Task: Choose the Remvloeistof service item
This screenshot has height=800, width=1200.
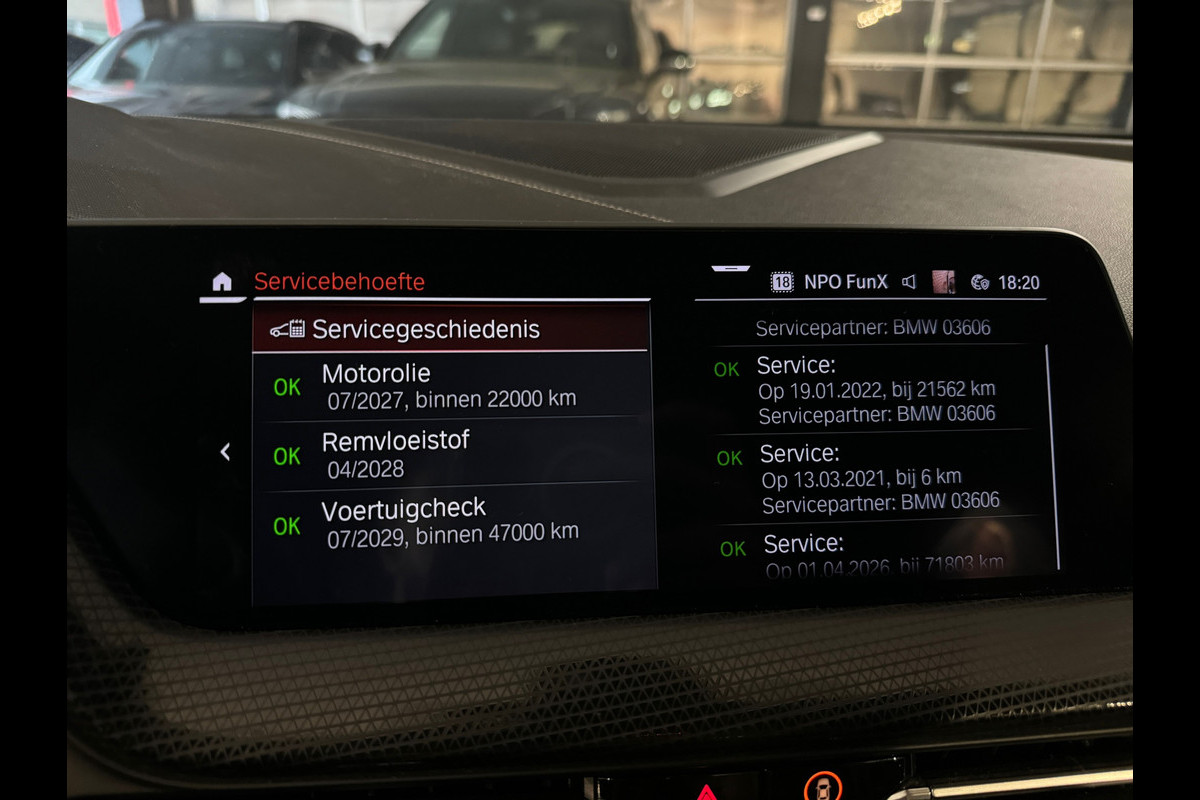Action: tap(450, 453)
